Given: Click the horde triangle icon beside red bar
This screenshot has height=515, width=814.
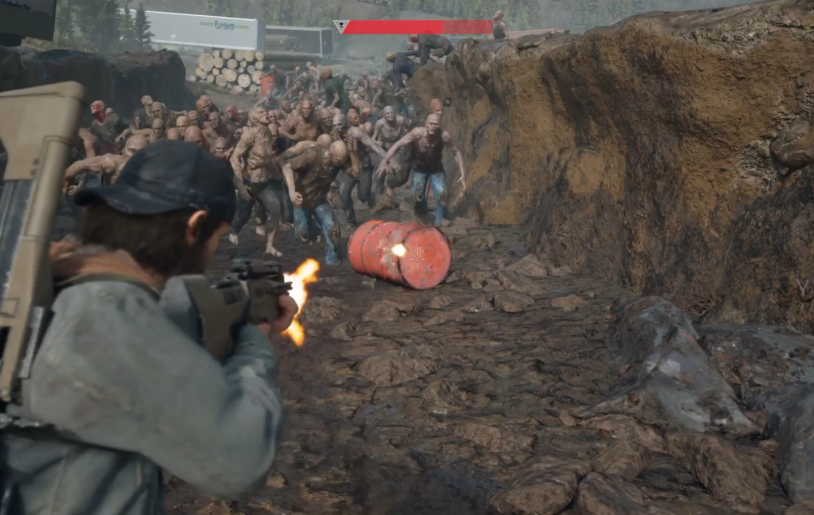Looking at the screenshot, I should pyautogui.click(x=340, y=27).
